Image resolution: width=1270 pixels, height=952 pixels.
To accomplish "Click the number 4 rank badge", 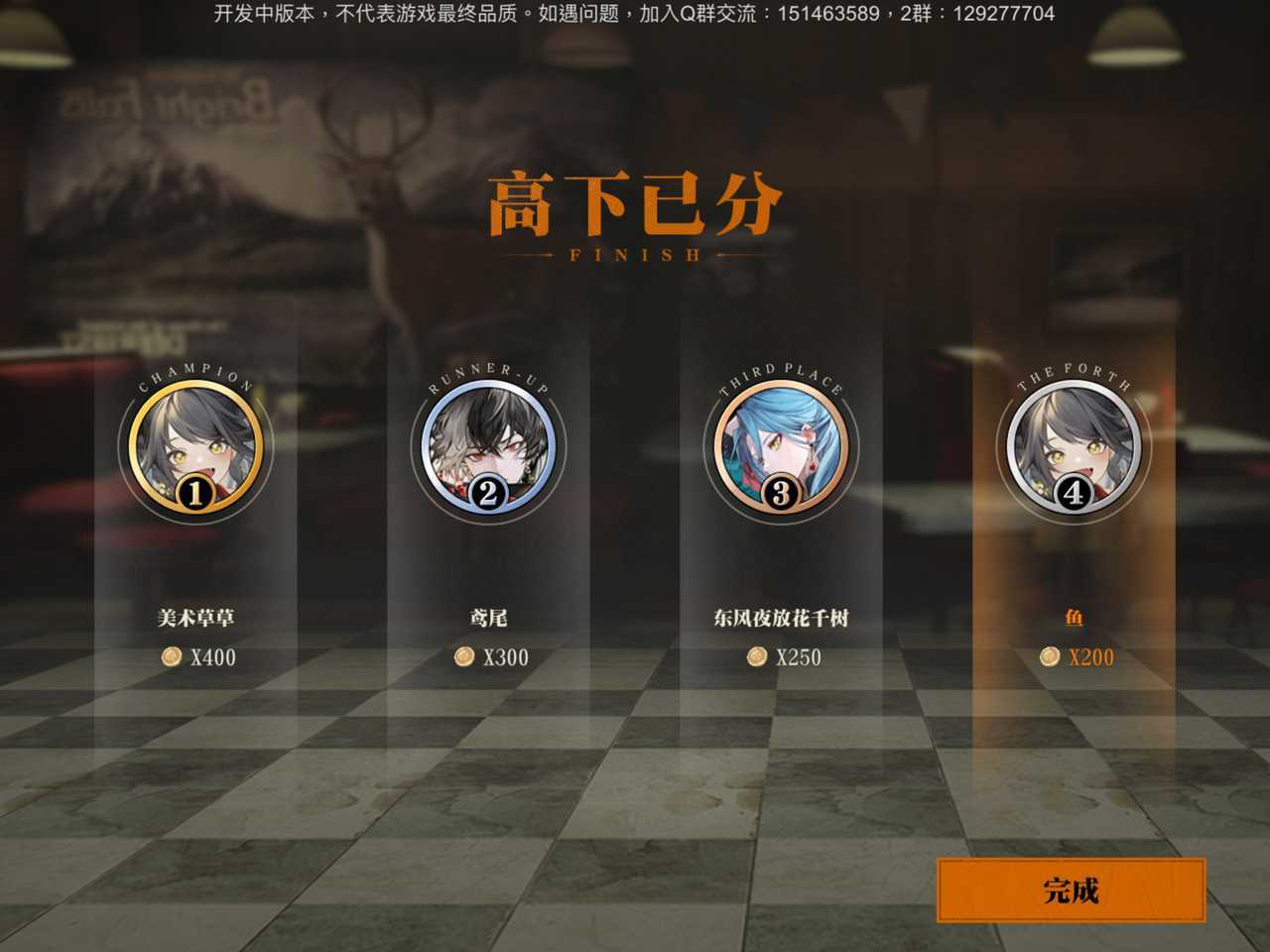I will click(1076, 493).
